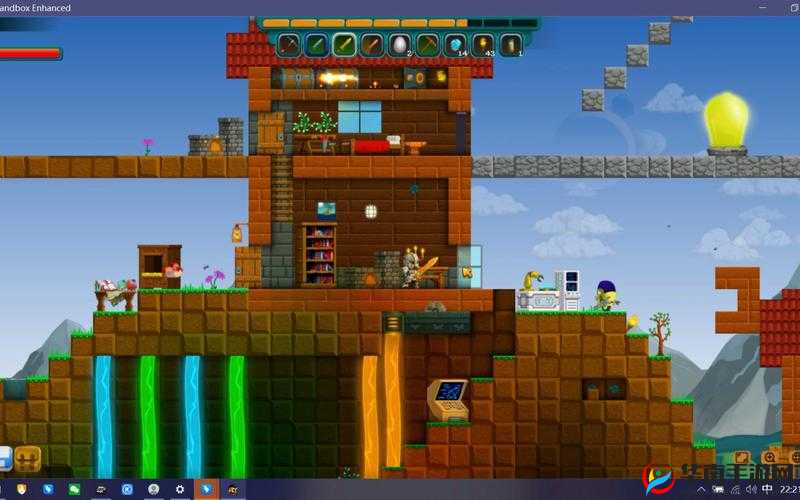The height and width of the screenshot is (500, 800).
Task: Pick the white egg slot
Action: click(x=400, y=44)
